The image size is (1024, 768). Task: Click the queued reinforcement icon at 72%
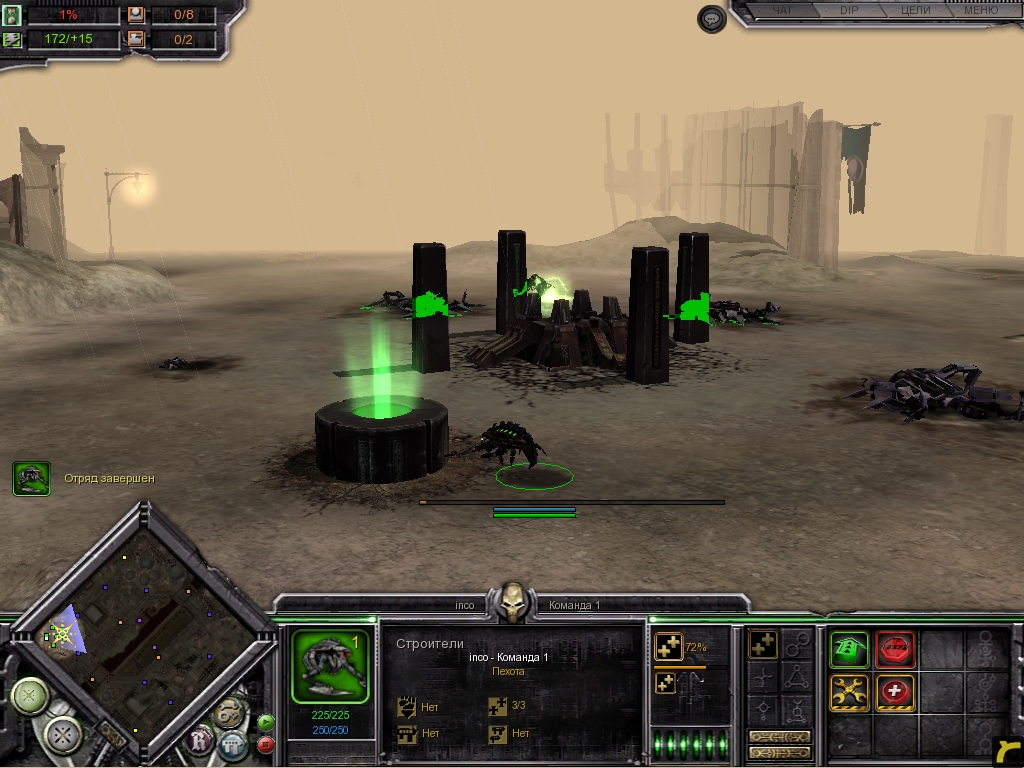click(x=668, y=648)
